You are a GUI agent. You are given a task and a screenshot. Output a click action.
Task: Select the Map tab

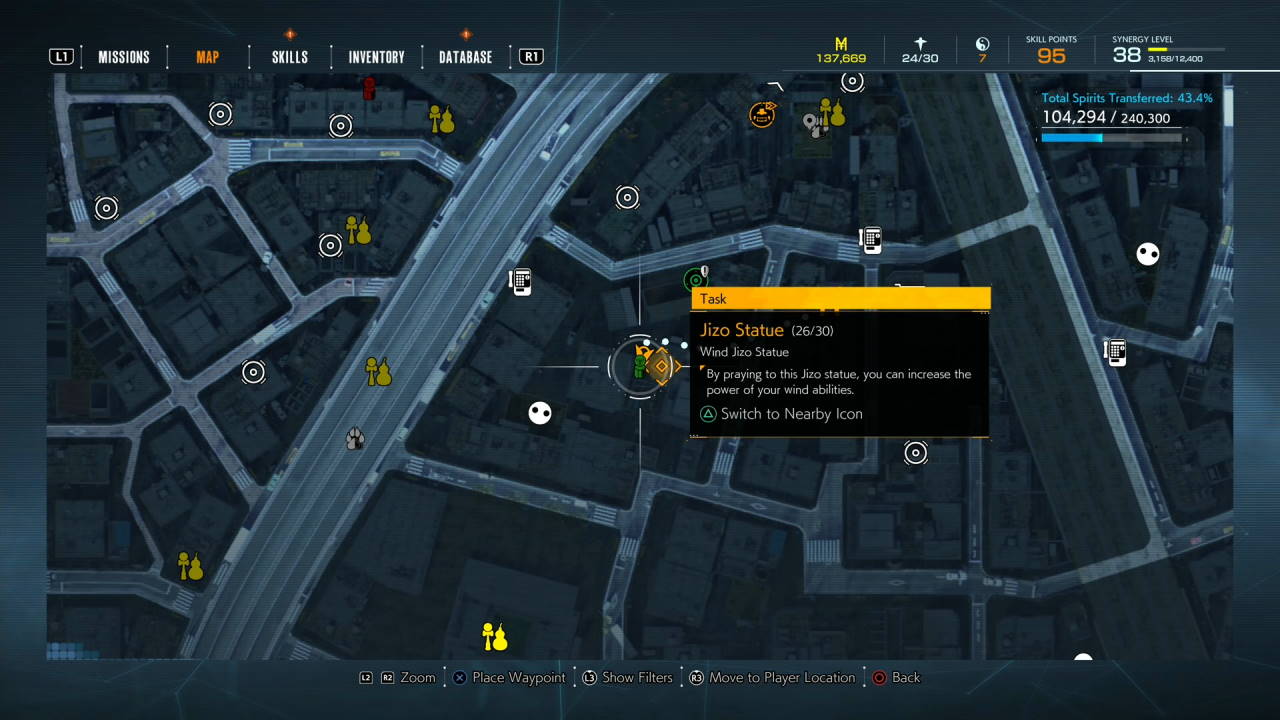[207, 57]
